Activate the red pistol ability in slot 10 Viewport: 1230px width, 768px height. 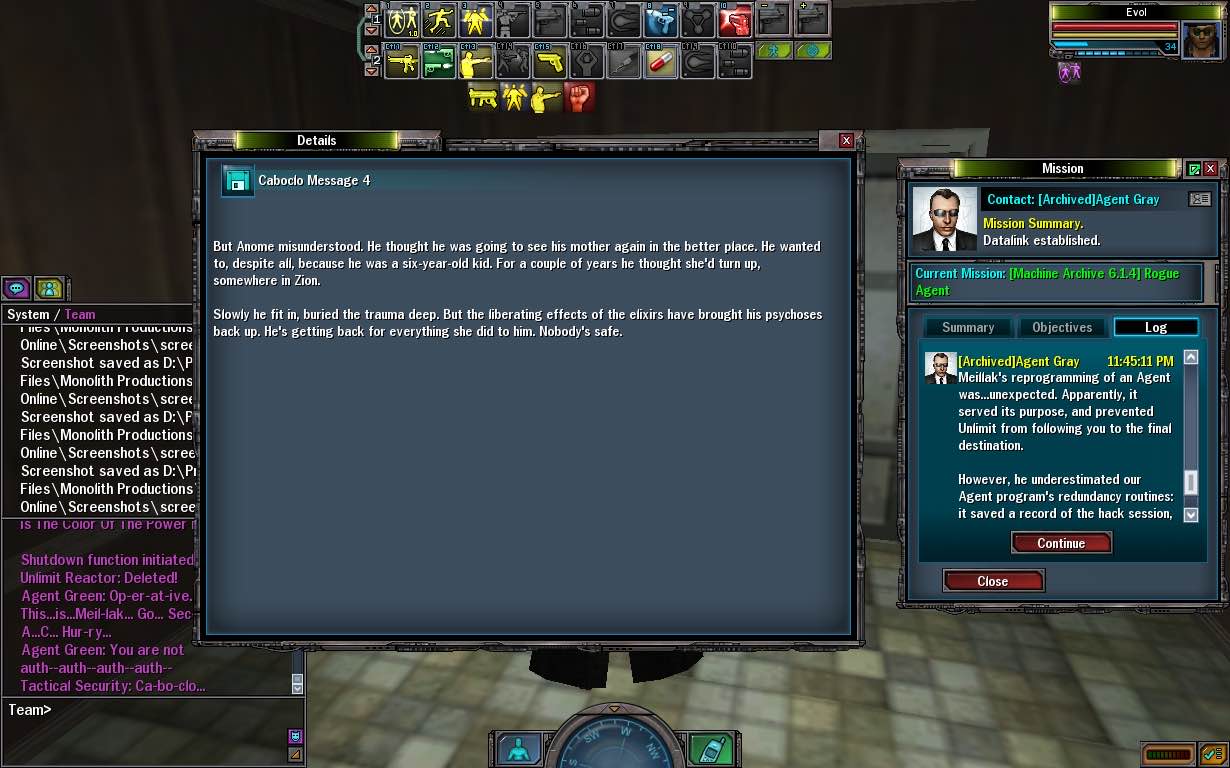click(x=735, y=19)
